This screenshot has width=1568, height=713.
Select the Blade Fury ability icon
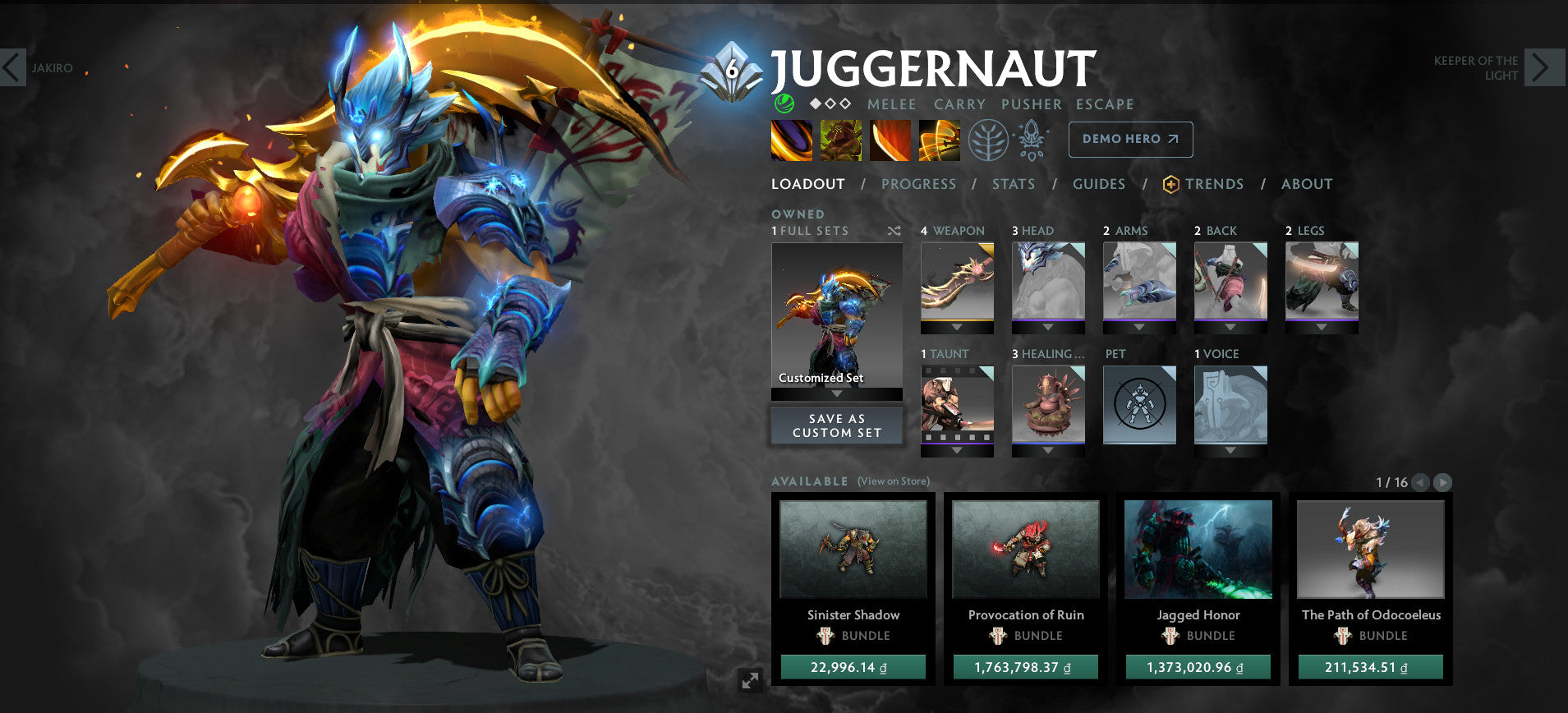[792, 140]
